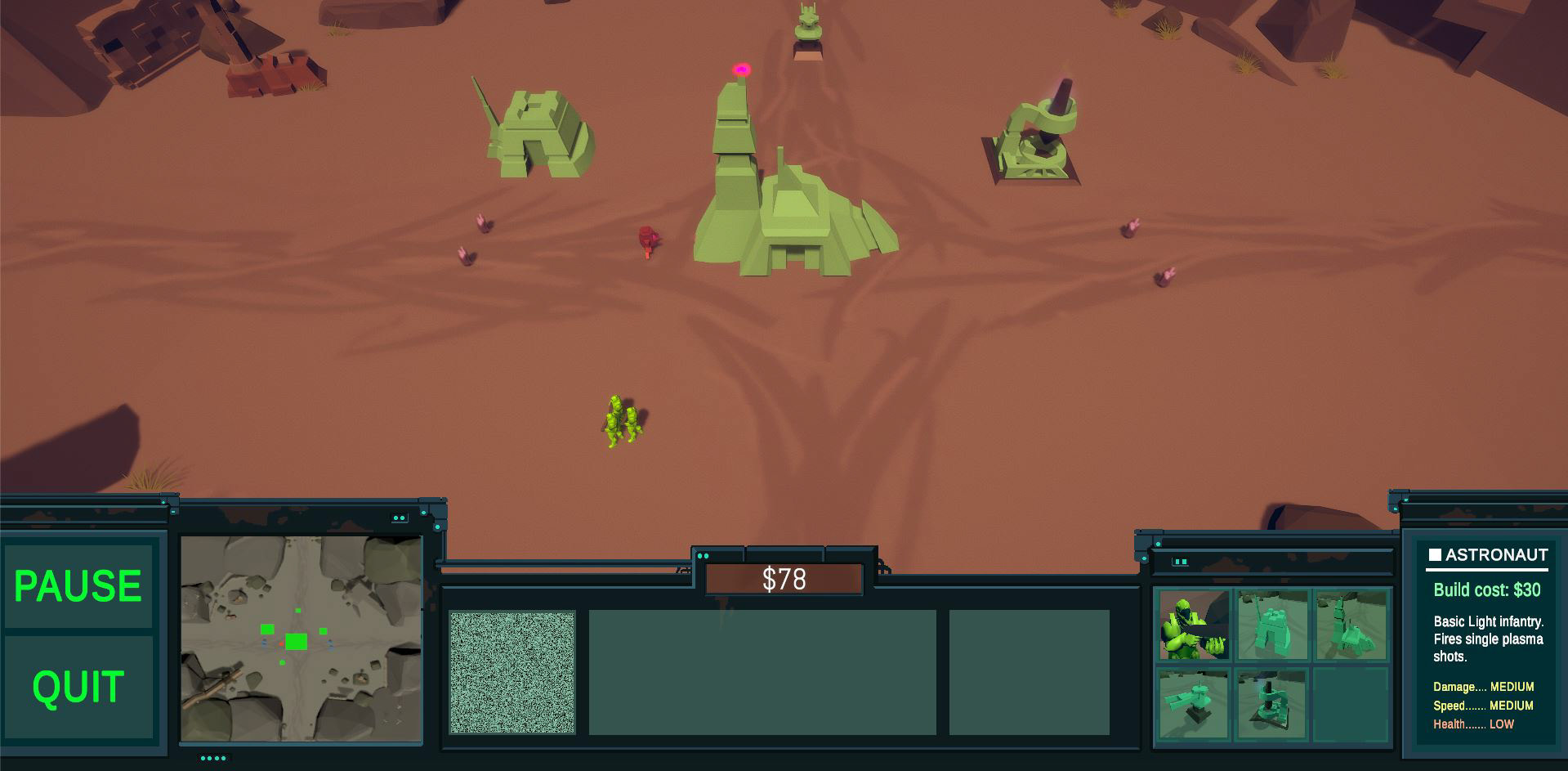This screenshot has width=1568, height=771.
Task: Click the static-noise unit portrait panel
Action: (512, 672)
